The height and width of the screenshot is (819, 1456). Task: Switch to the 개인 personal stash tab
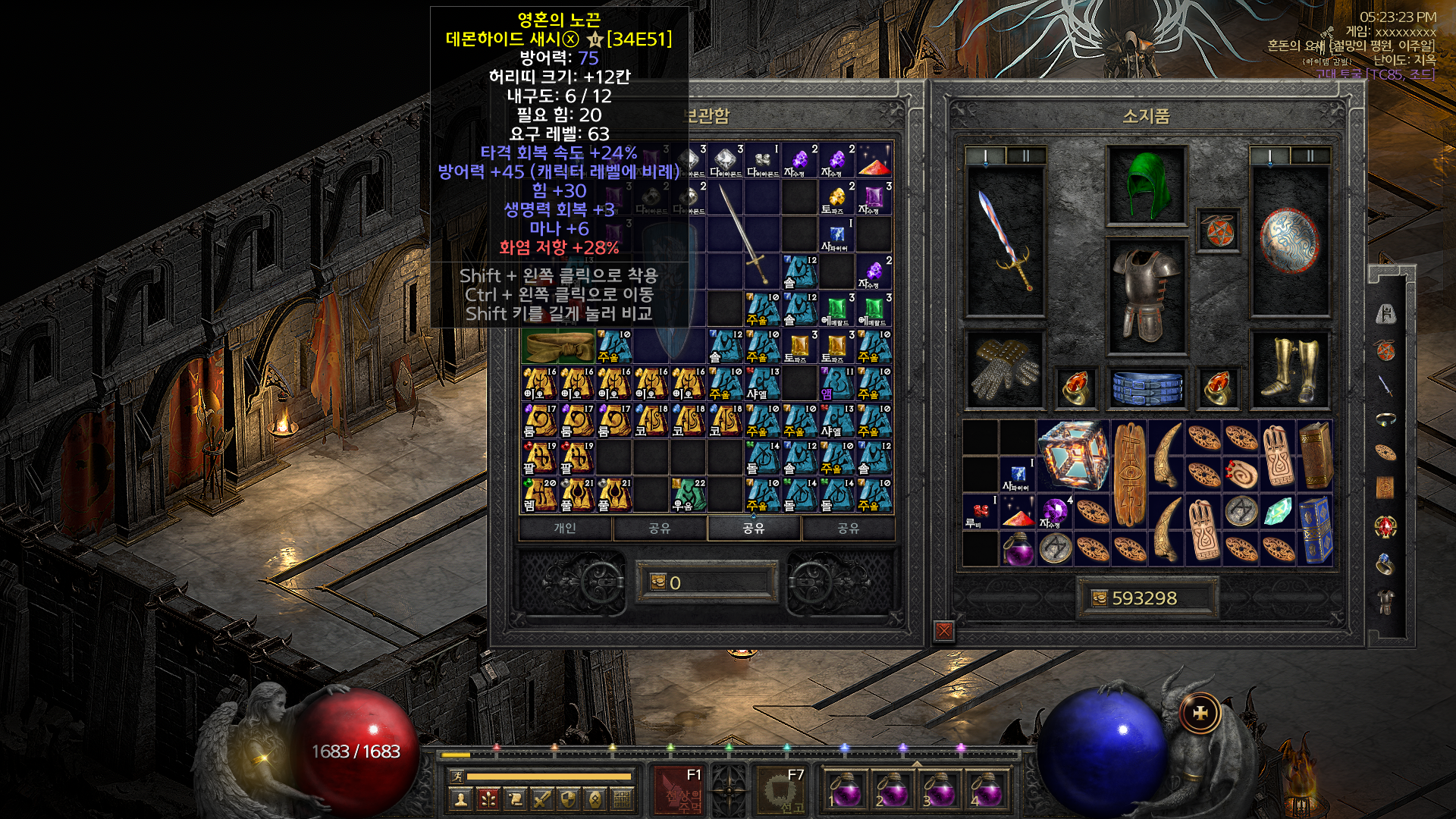pyautogui.click(x=565, y=528)
